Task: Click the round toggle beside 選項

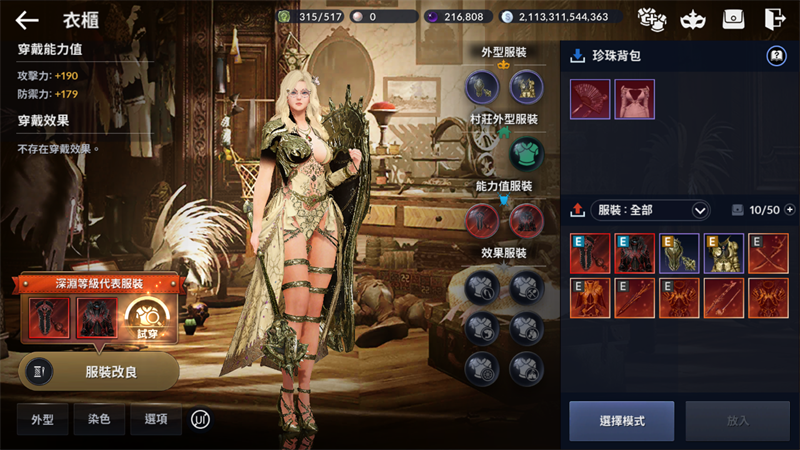Action: (201, 420)
